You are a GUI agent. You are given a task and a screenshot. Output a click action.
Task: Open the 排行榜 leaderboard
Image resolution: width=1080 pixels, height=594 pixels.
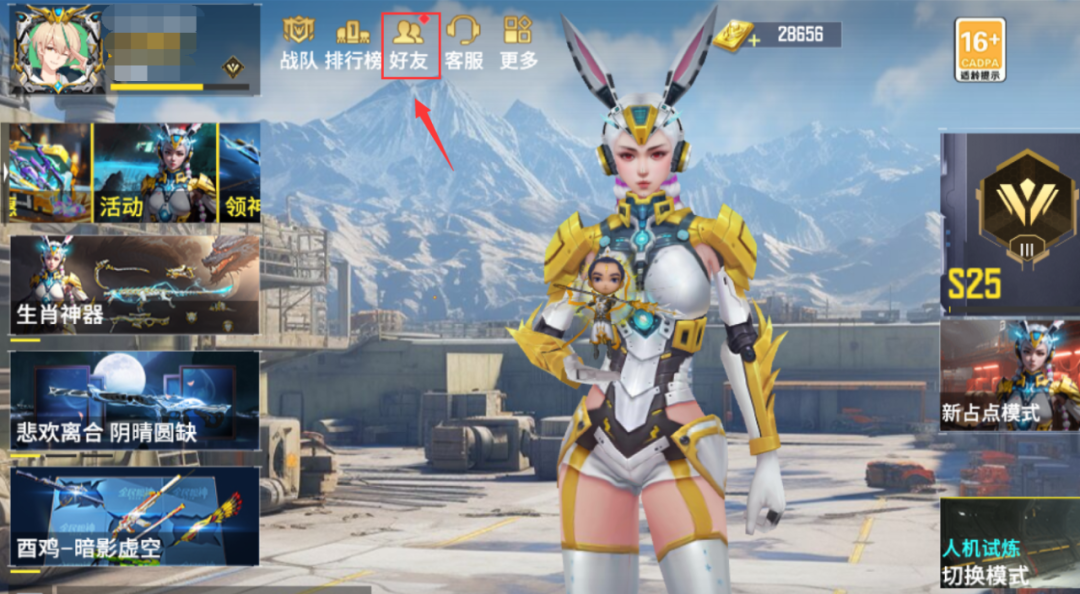(x=353, y=44)
